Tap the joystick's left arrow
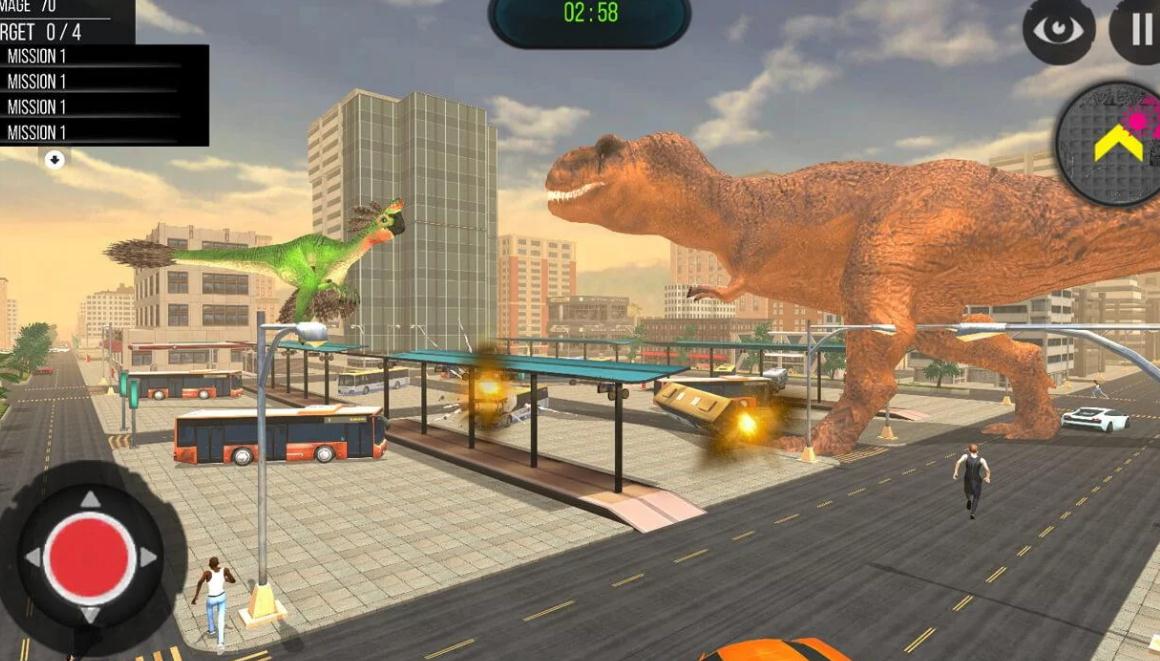The width and height of the screenshot is (1160, 661). (32, 557)
